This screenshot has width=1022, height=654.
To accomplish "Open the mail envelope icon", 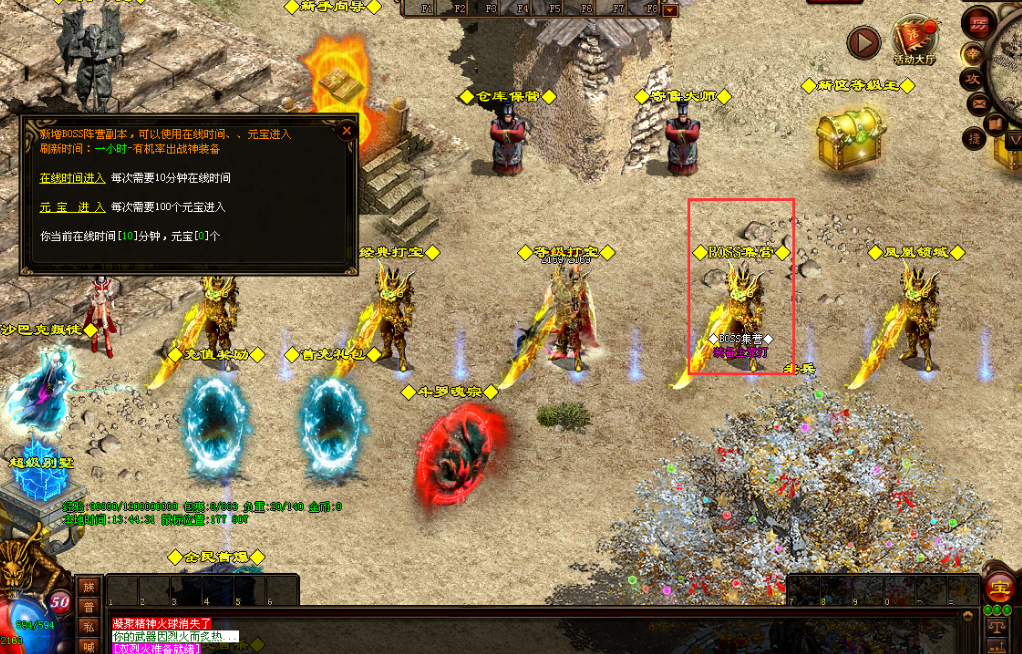I will point(979,103).
